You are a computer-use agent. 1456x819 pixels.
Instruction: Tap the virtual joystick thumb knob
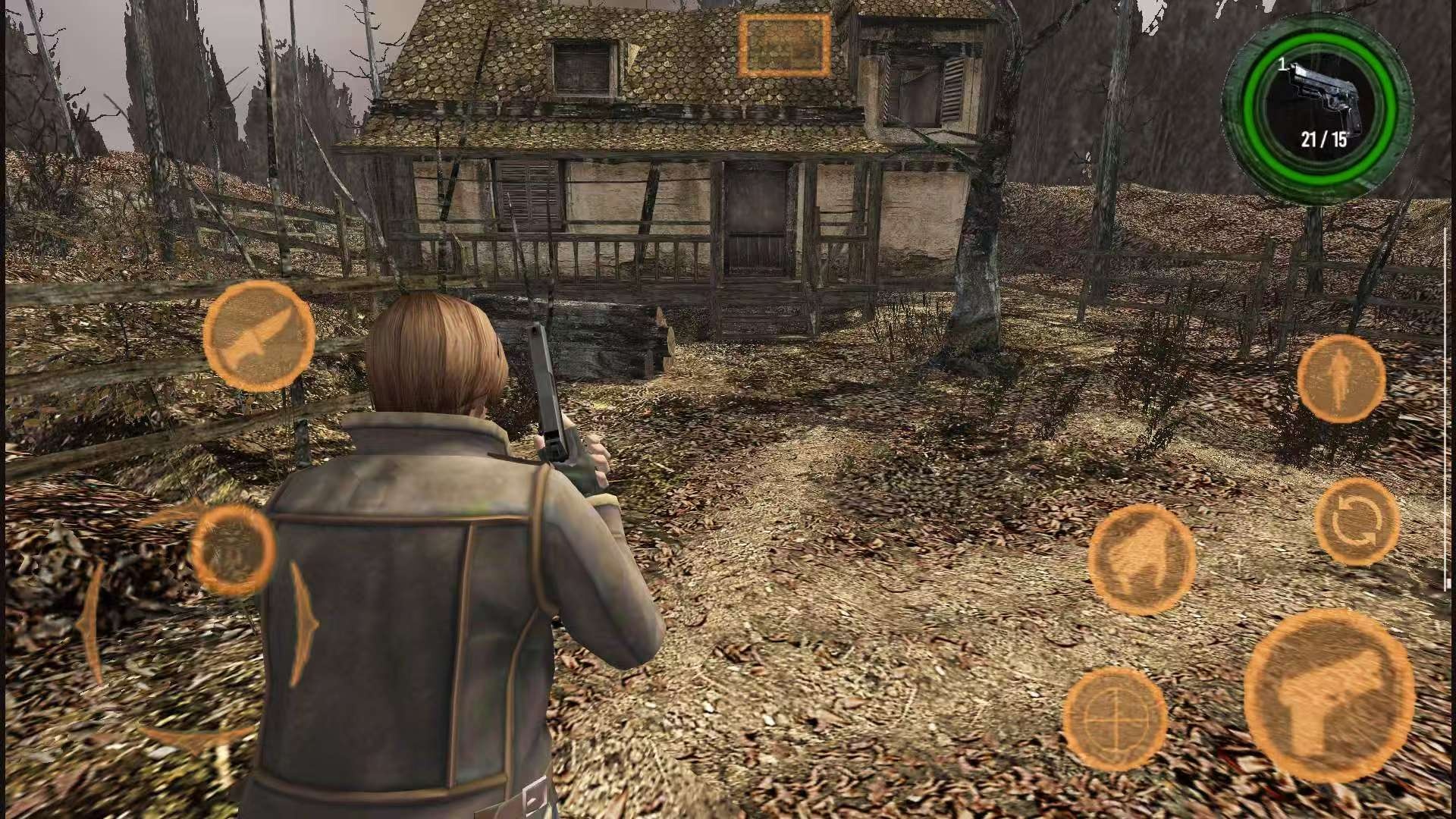232,550
